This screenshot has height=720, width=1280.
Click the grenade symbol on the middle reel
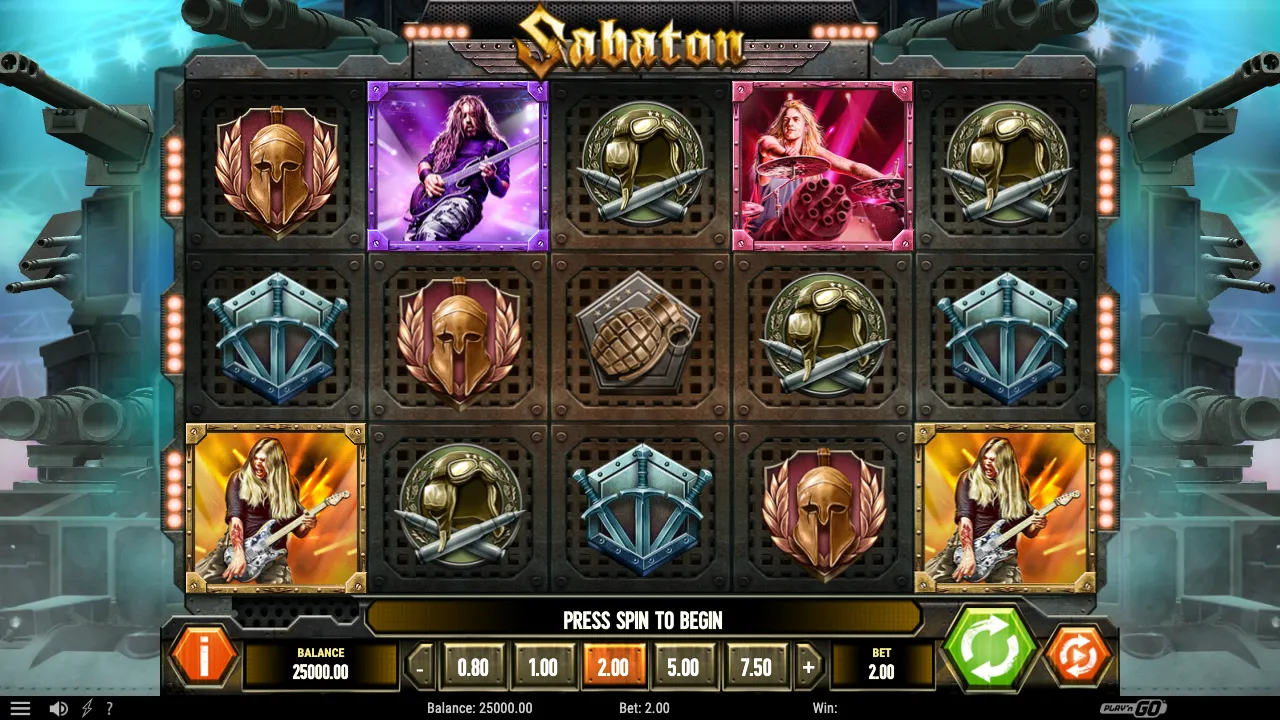tap(640, 337)
